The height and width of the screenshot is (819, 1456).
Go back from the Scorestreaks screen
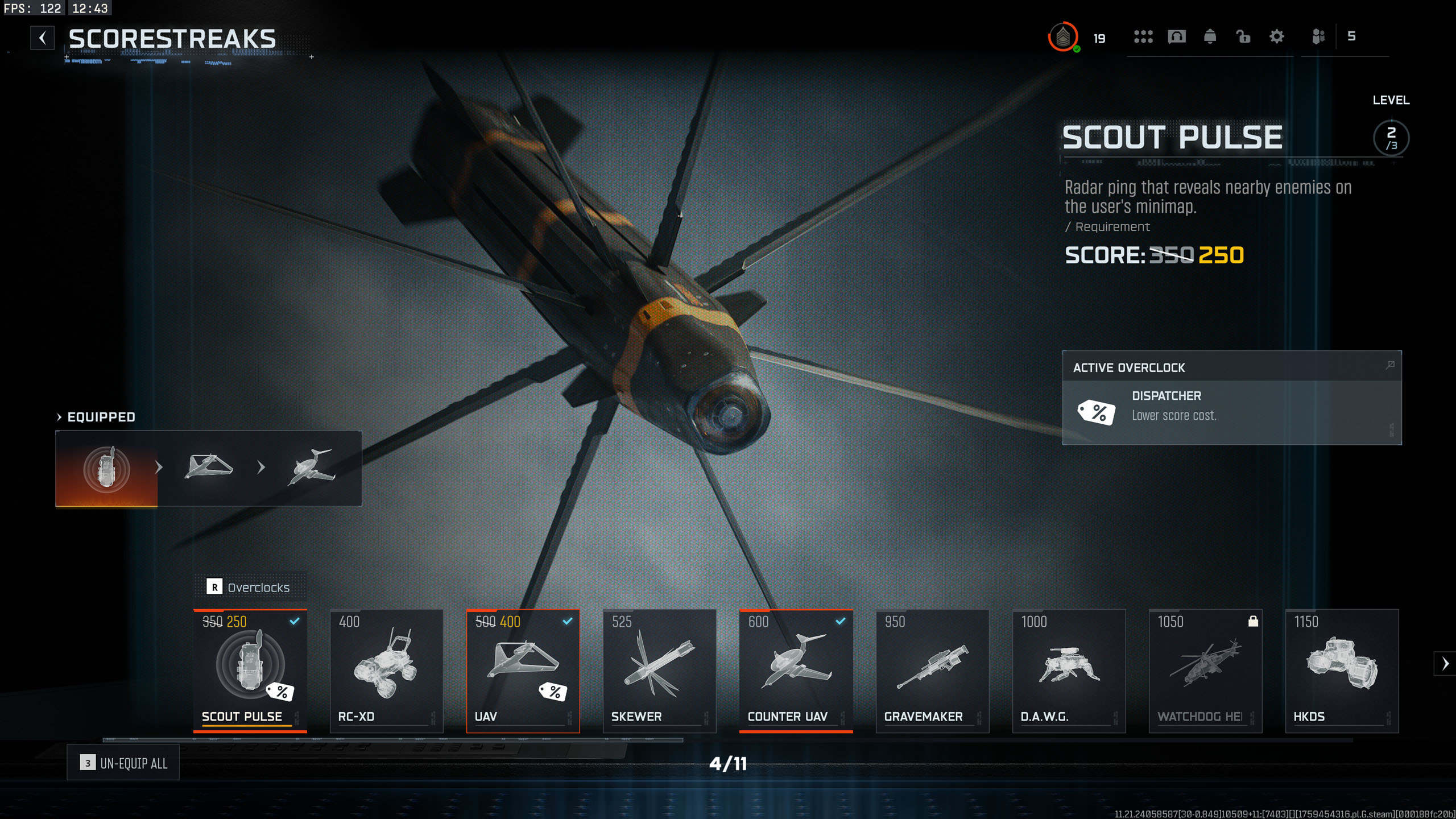43,38
